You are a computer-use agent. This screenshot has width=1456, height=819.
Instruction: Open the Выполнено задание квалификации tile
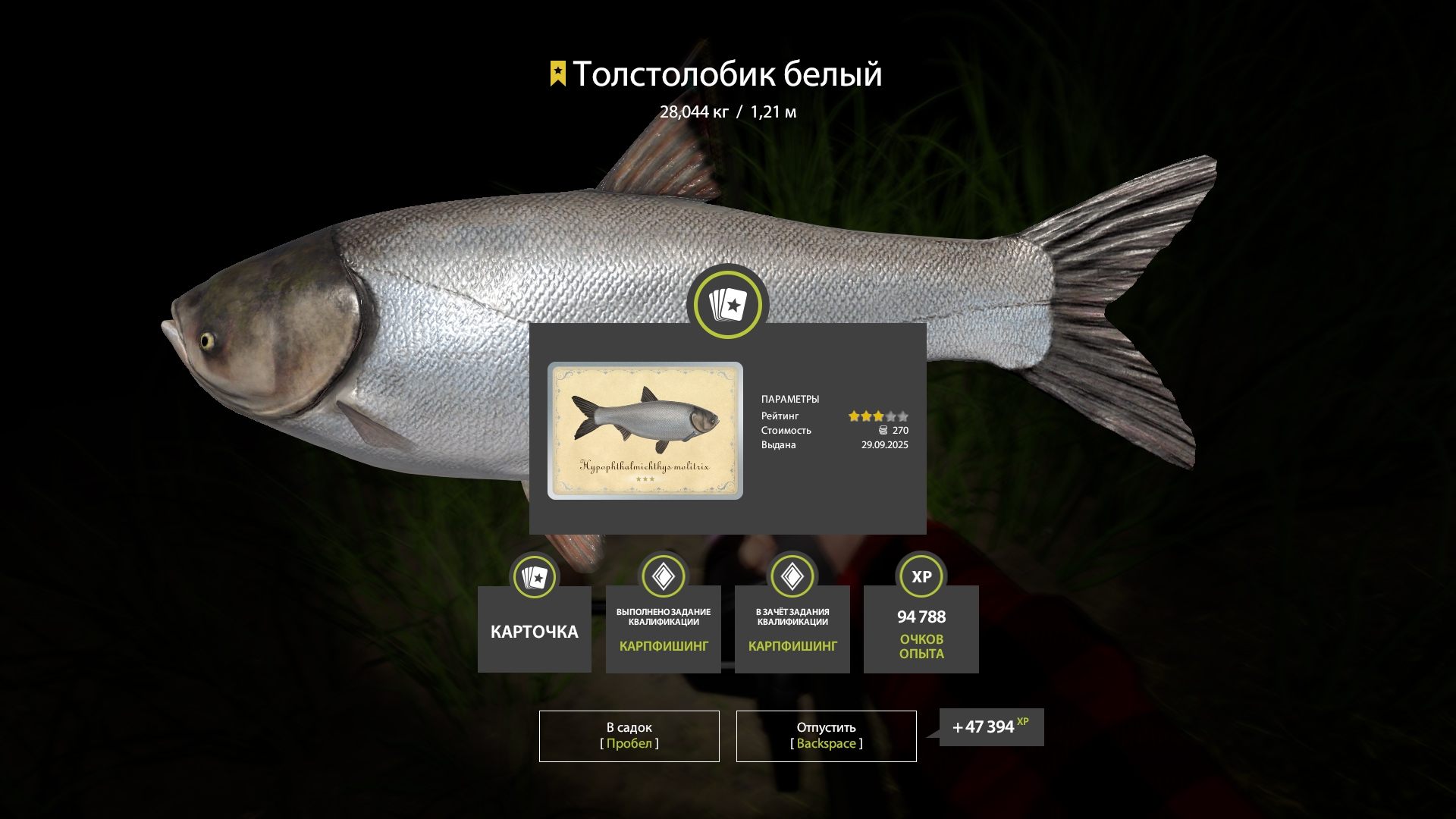[664, 629]
